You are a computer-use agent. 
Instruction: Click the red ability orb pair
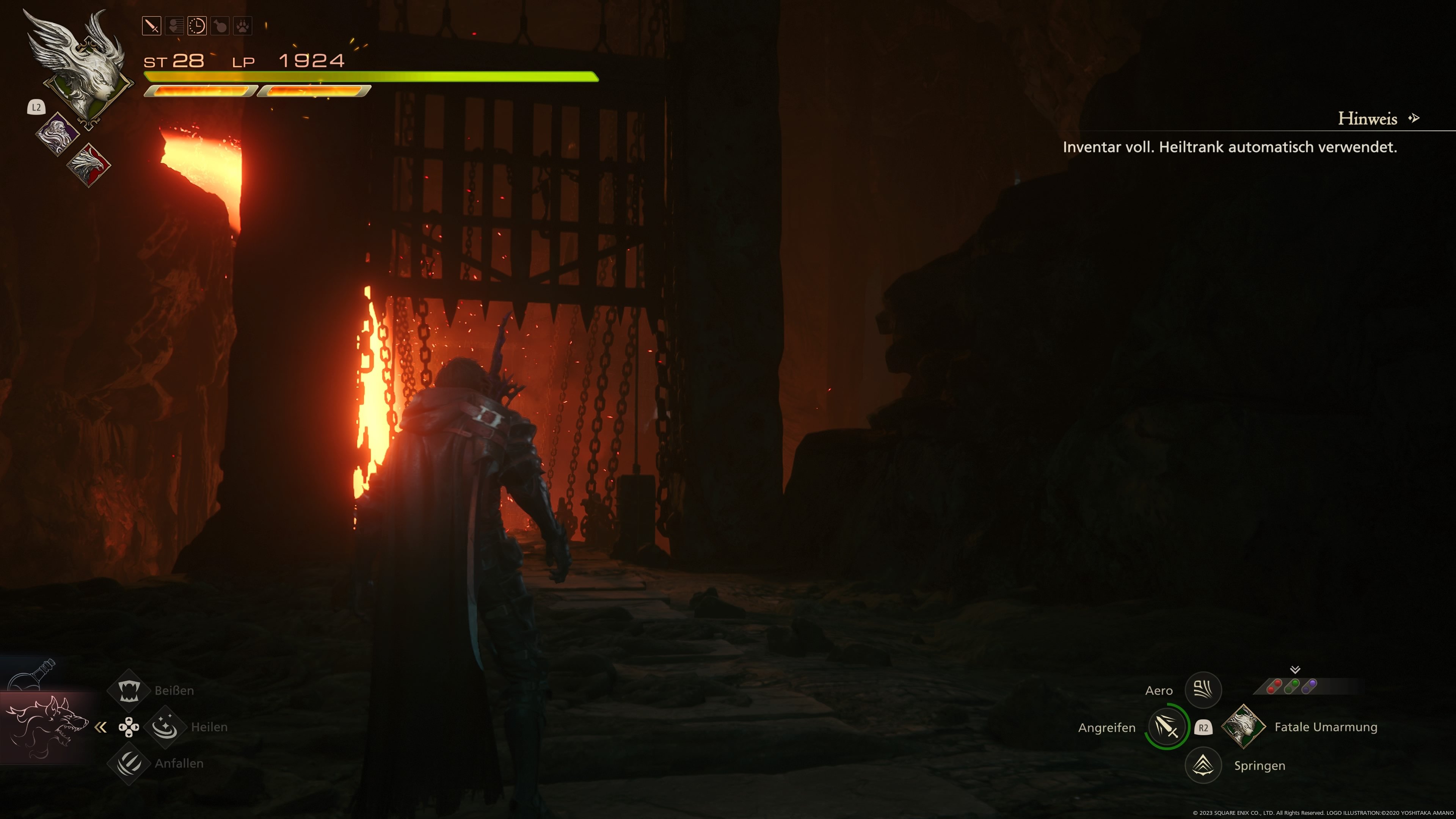pyautogui.click(x=1274, y=686)
